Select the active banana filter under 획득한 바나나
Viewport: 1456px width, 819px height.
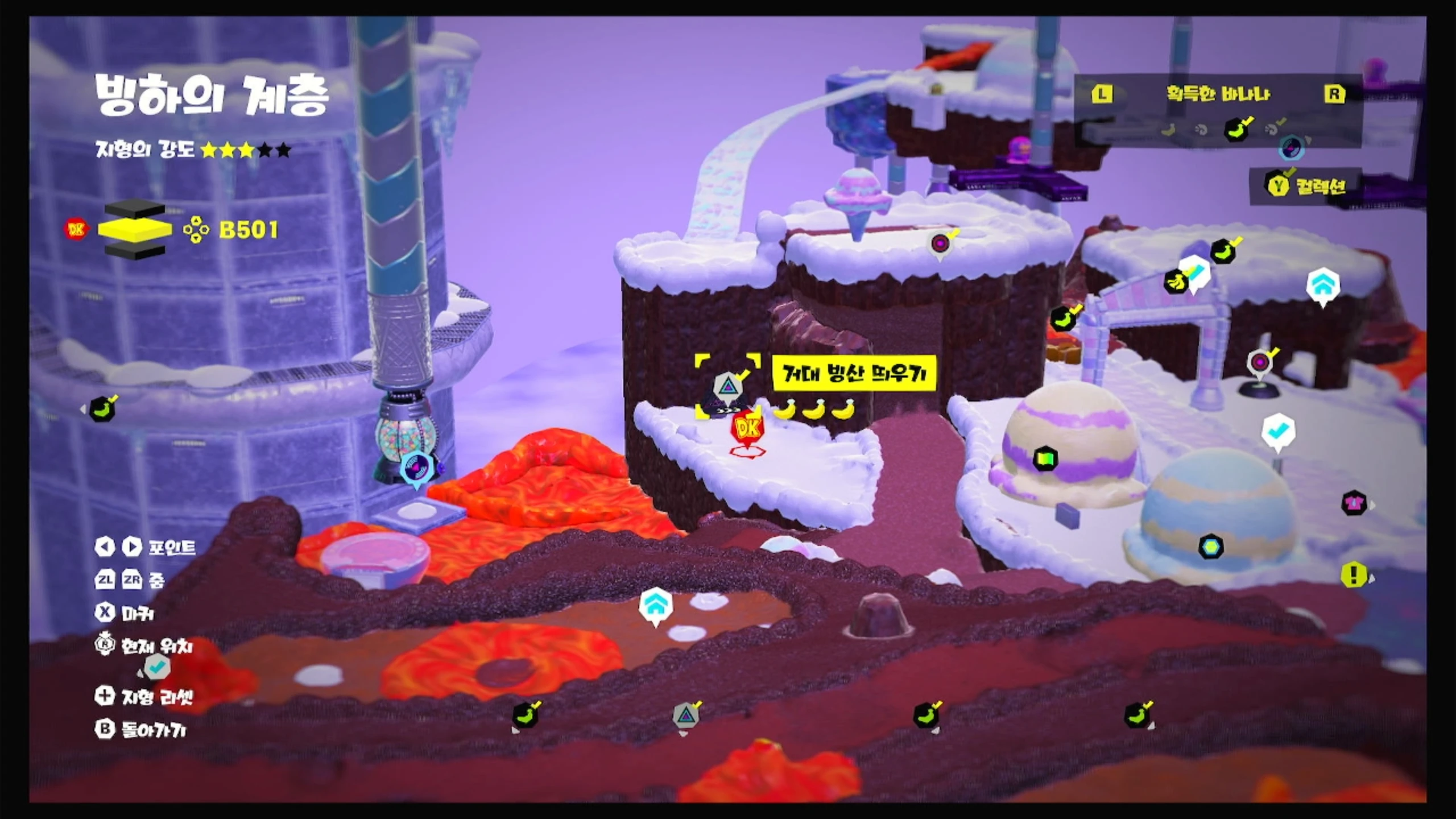(1236, 130)
